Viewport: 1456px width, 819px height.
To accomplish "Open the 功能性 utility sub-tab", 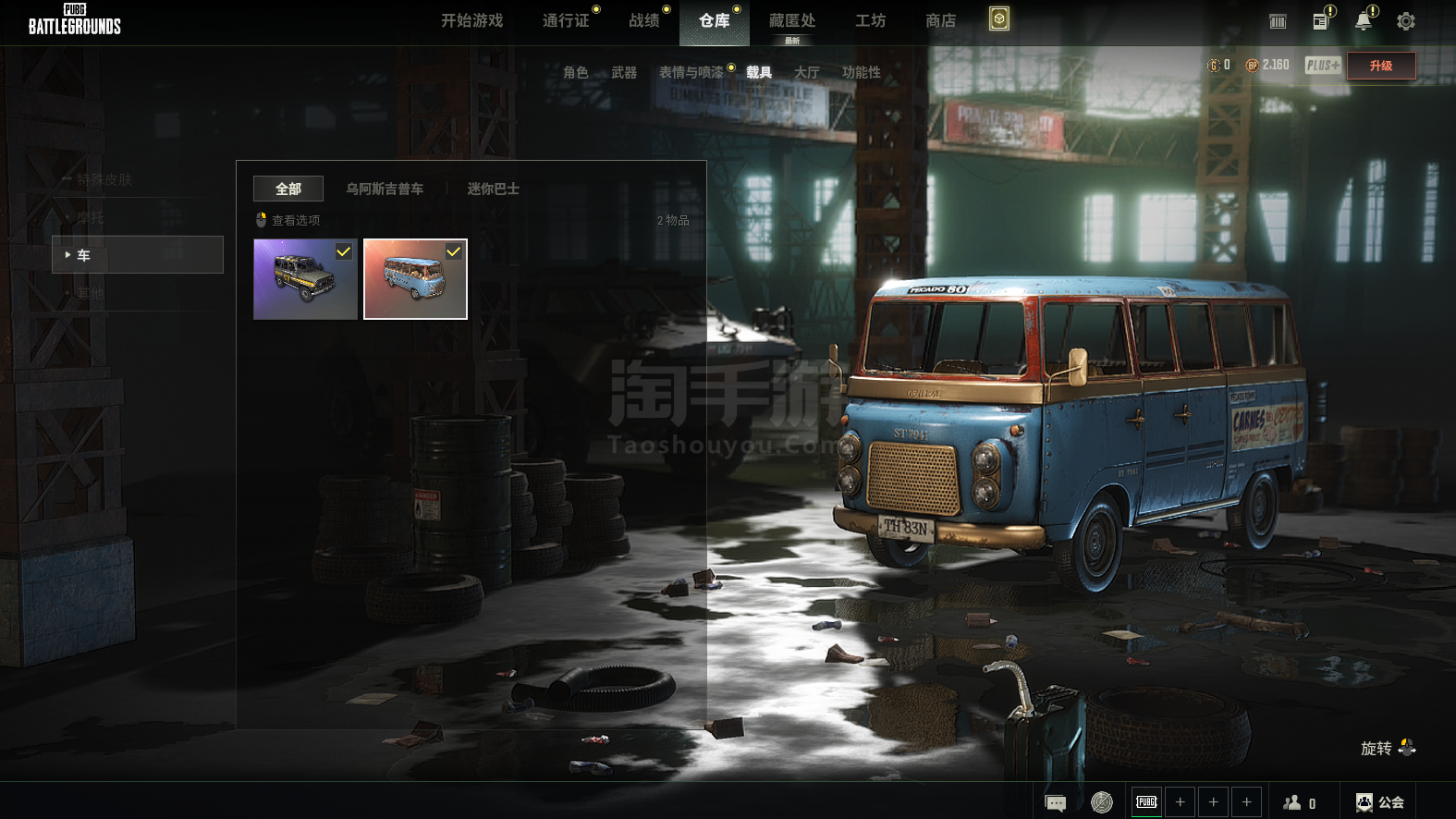I will click(861, 72).
